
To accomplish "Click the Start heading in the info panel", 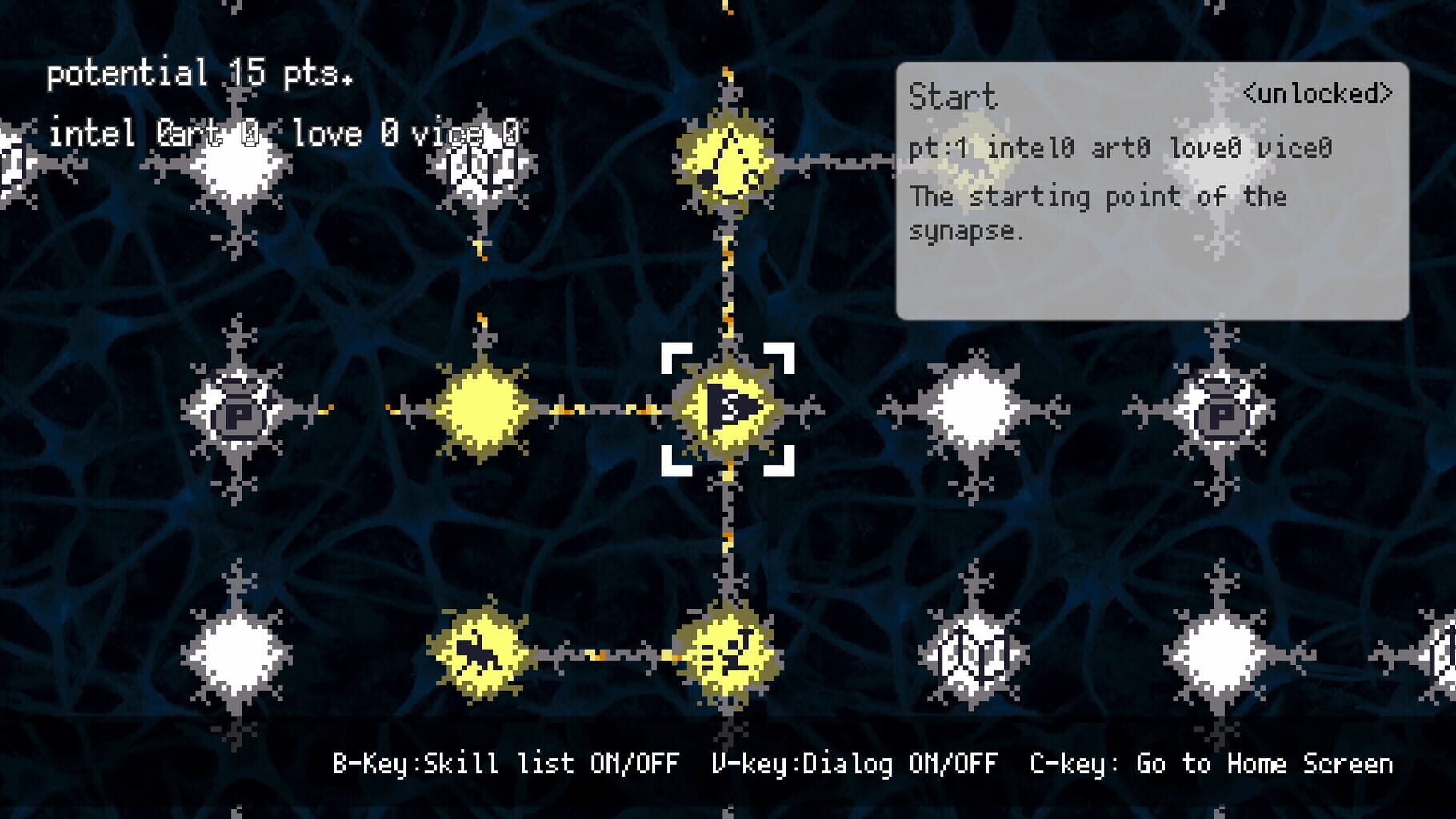I will point(952,96).
